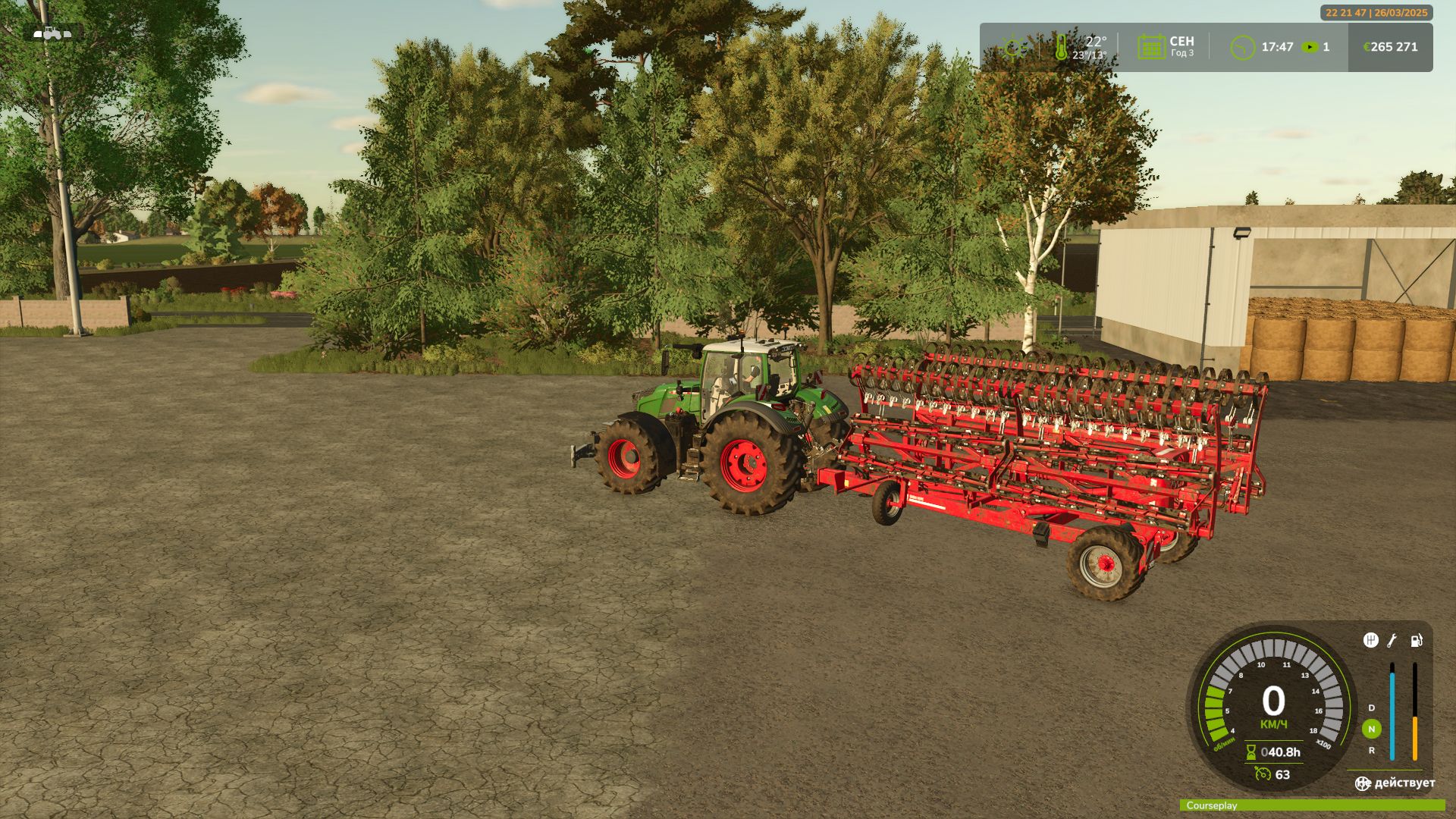Click the gearbox shifter icon
Viewport: 1456px width, 819px height.
[1370, 640]
